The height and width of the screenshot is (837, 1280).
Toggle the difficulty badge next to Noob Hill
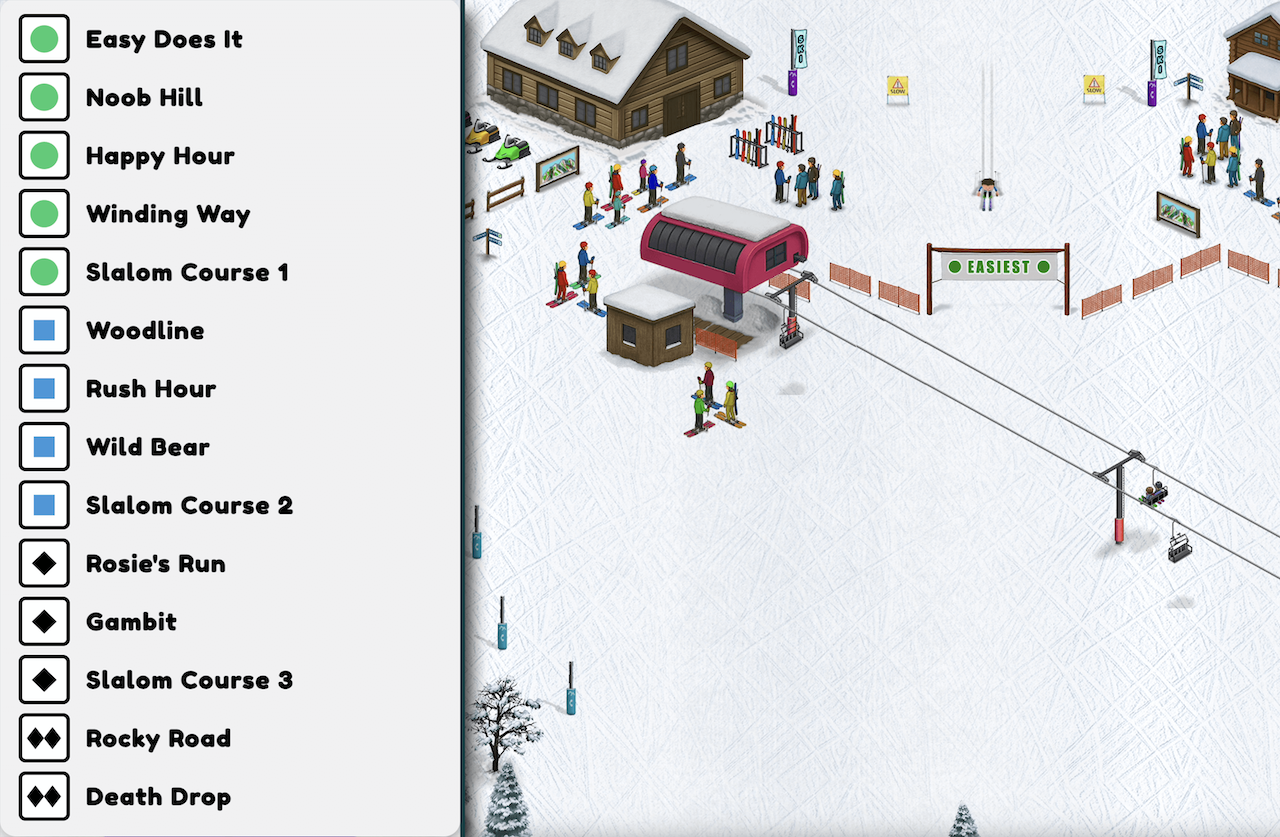tap(44, 97)
